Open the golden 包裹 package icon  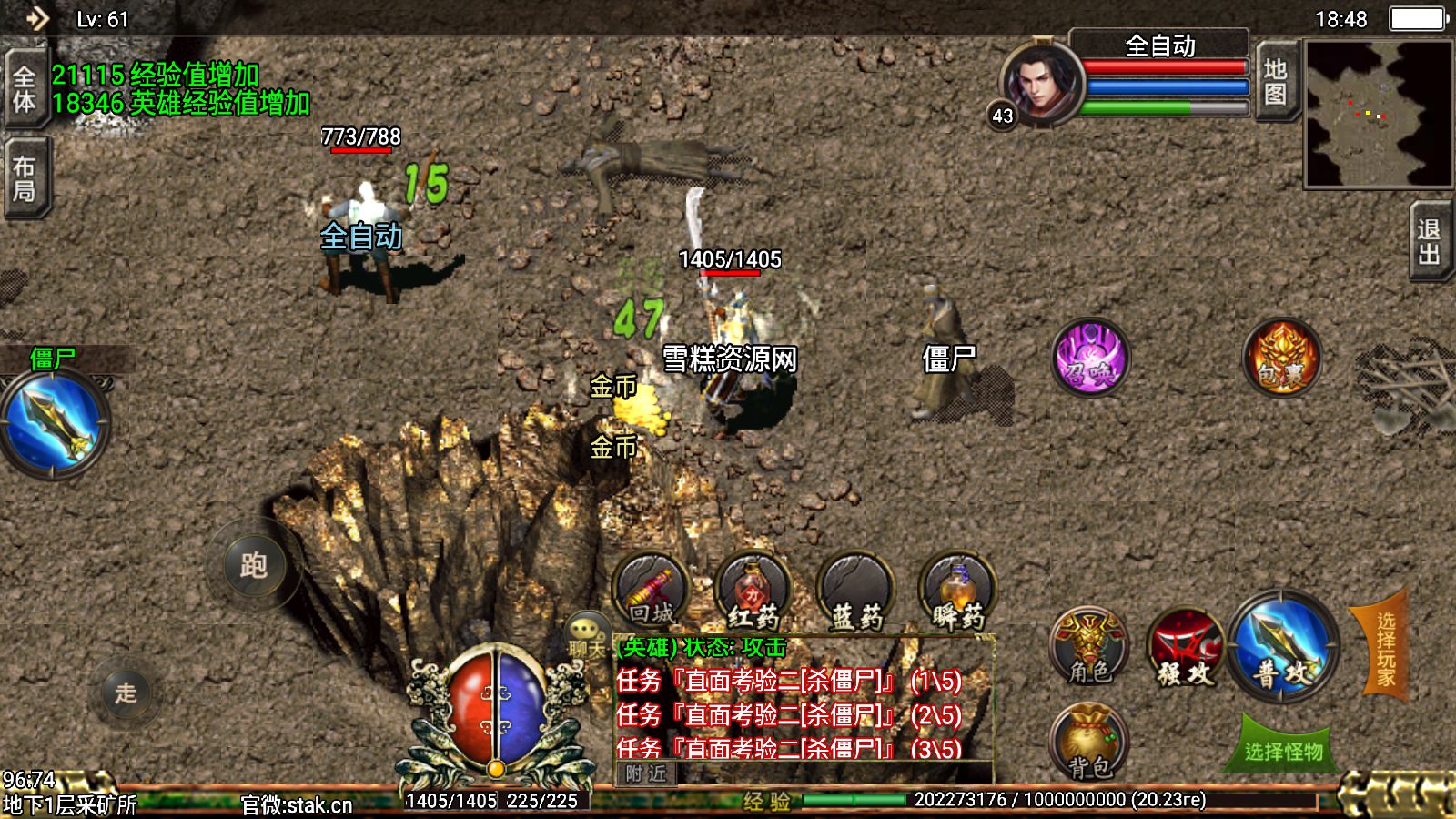pyautogui.click(x=1281, y=358)
